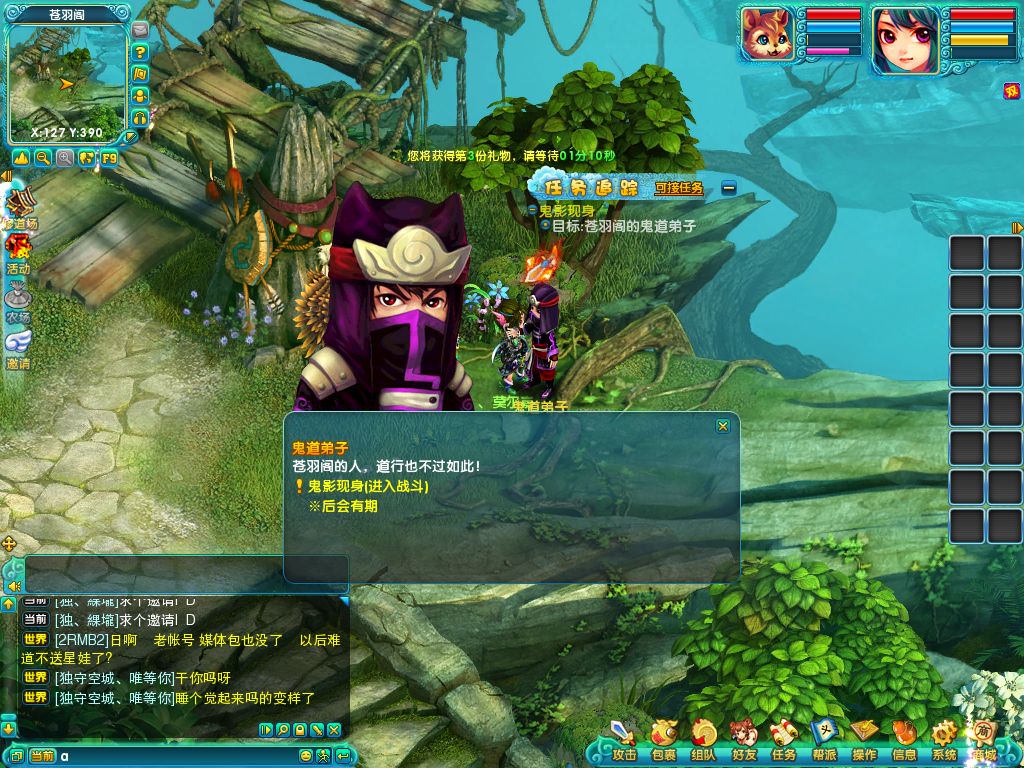Open the chat emoji smiley picker
The image size is (1024, 768).
tap(306, 756)
